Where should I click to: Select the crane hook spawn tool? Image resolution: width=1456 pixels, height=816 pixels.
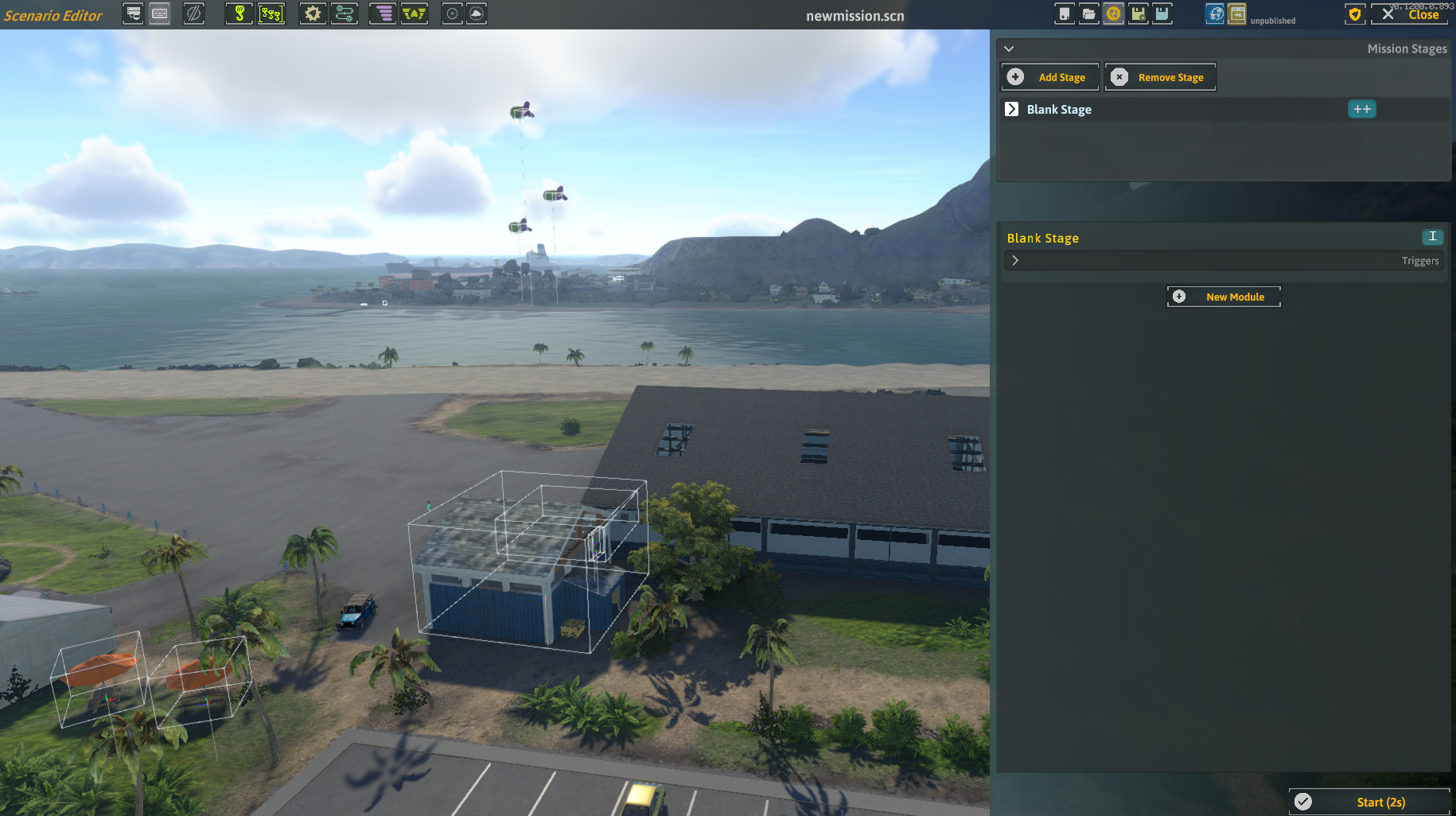coord(239,14)
